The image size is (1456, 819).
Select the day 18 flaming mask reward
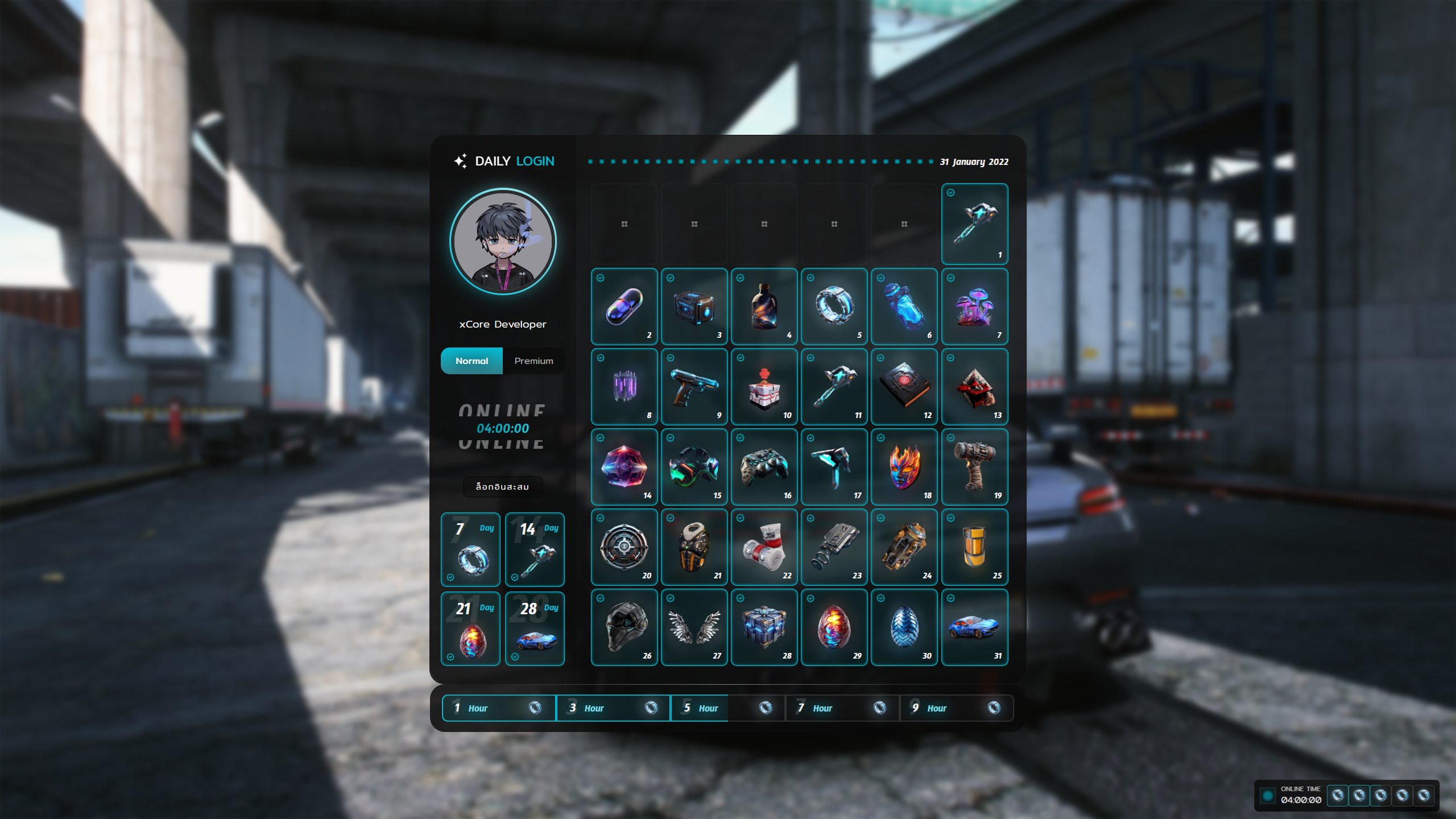904,467
